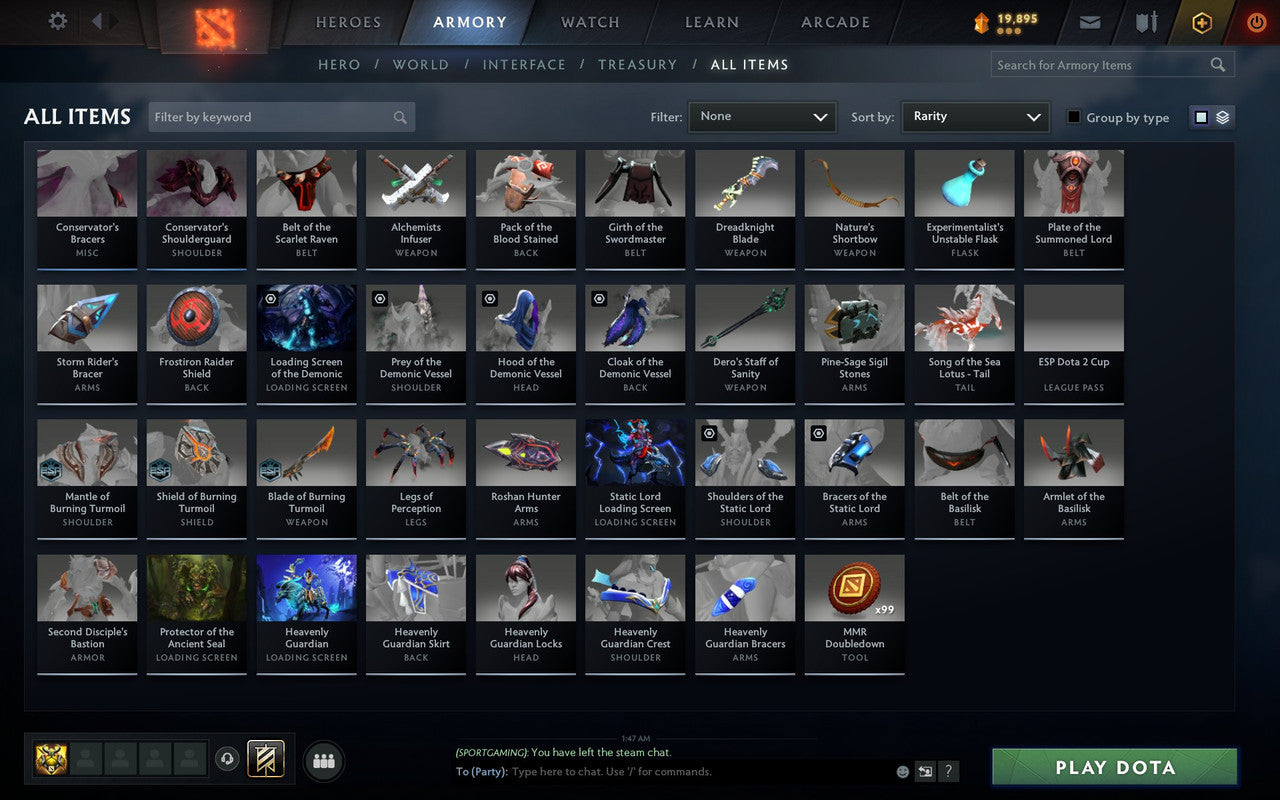Image resolution: width=1280 pixels, height=800 pixels.
Task: Open the Dota Plus hexagon icon
Action: click(x=1201, y=22)
